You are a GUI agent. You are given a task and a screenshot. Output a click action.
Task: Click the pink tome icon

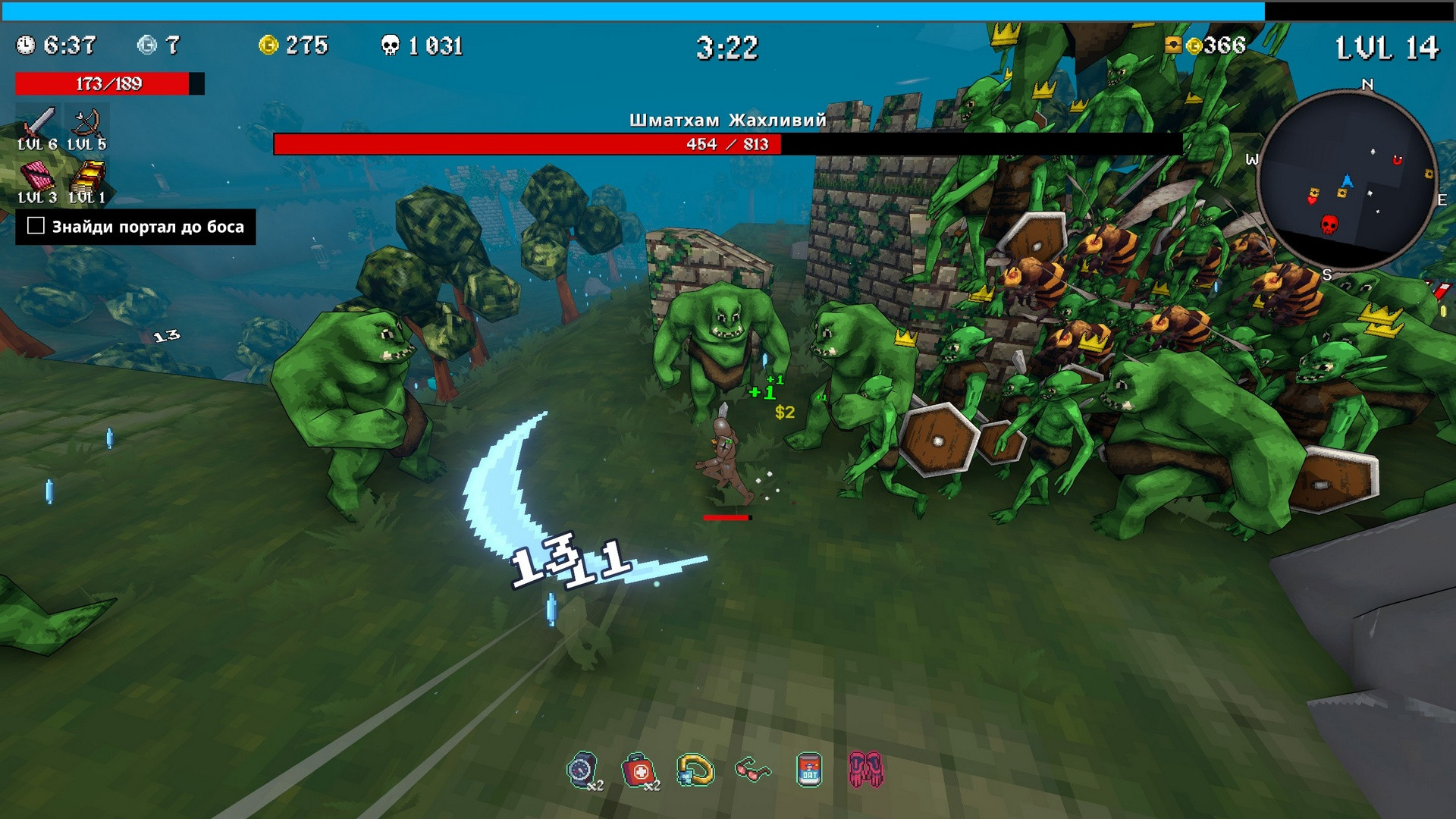37,176
